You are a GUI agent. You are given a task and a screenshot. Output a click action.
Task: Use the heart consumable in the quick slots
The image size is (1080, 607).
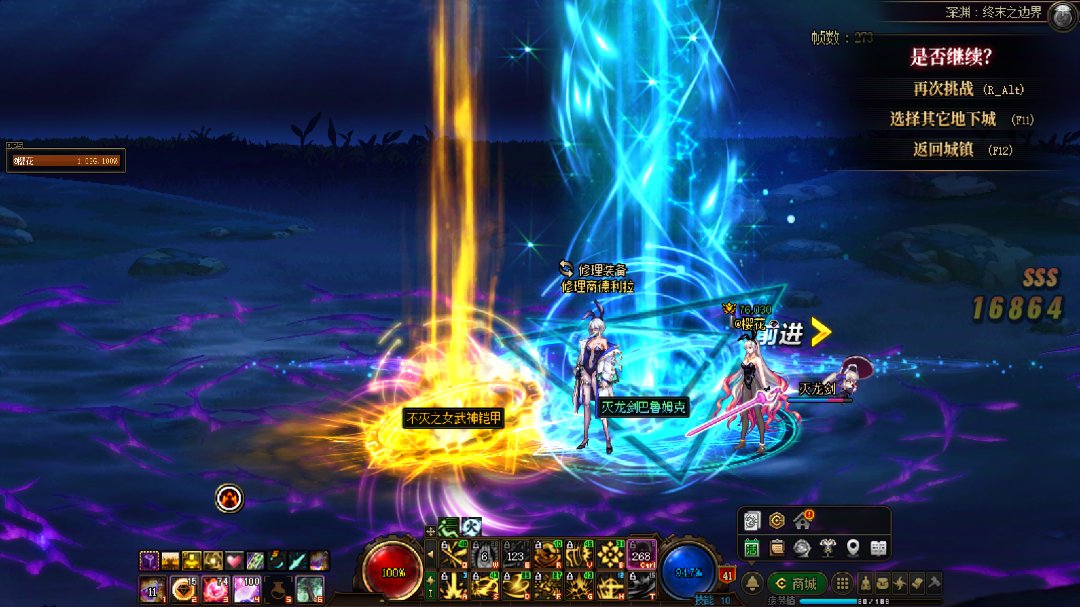(234, 561)
